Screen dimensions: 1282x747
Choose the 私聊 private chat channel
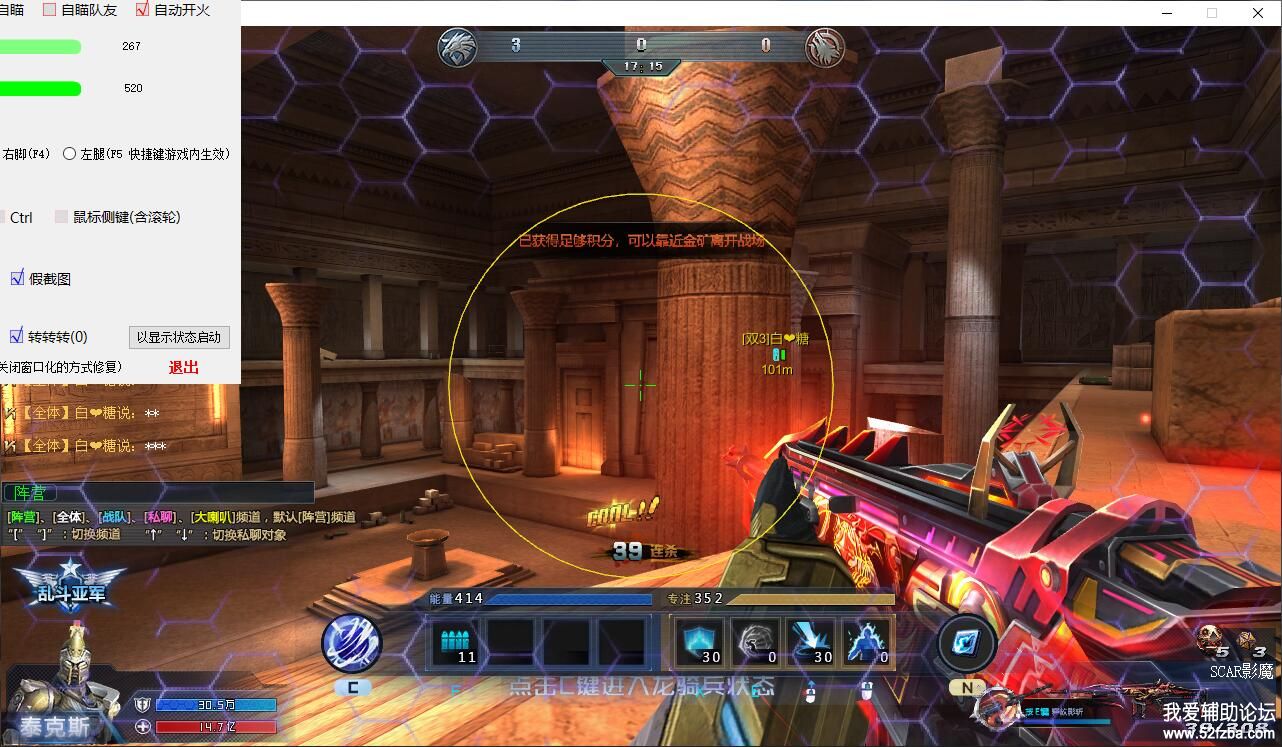[x=159, y=517]
